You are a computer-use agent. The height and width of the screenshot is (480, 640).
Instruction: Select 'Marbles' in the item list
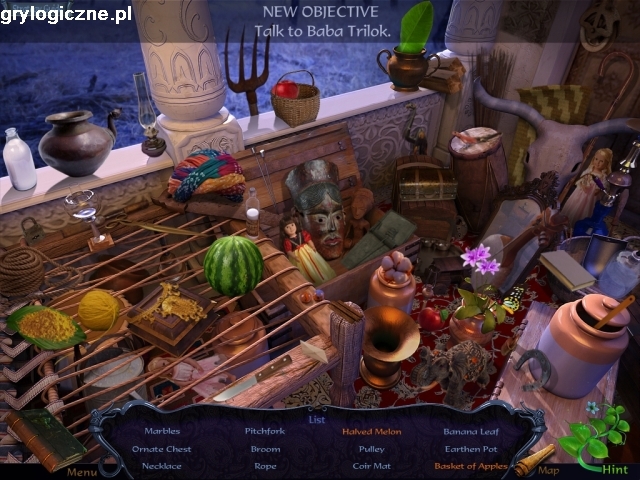pyautogui.click(x=162, y=432)
